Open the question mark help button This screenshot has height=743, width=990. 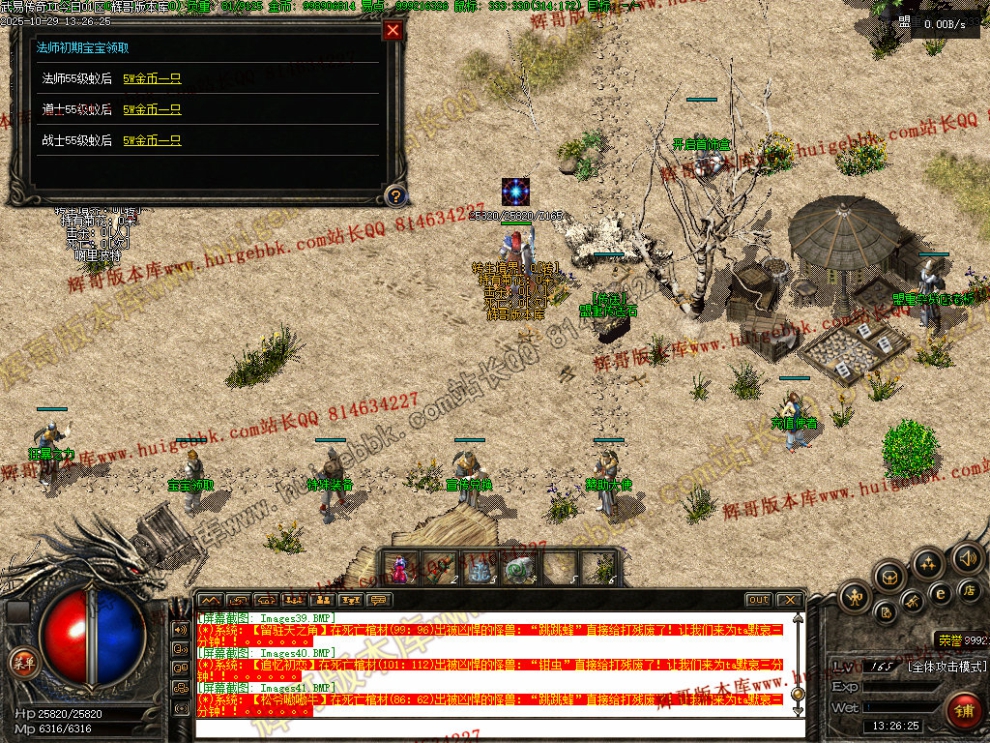point(396,196)
